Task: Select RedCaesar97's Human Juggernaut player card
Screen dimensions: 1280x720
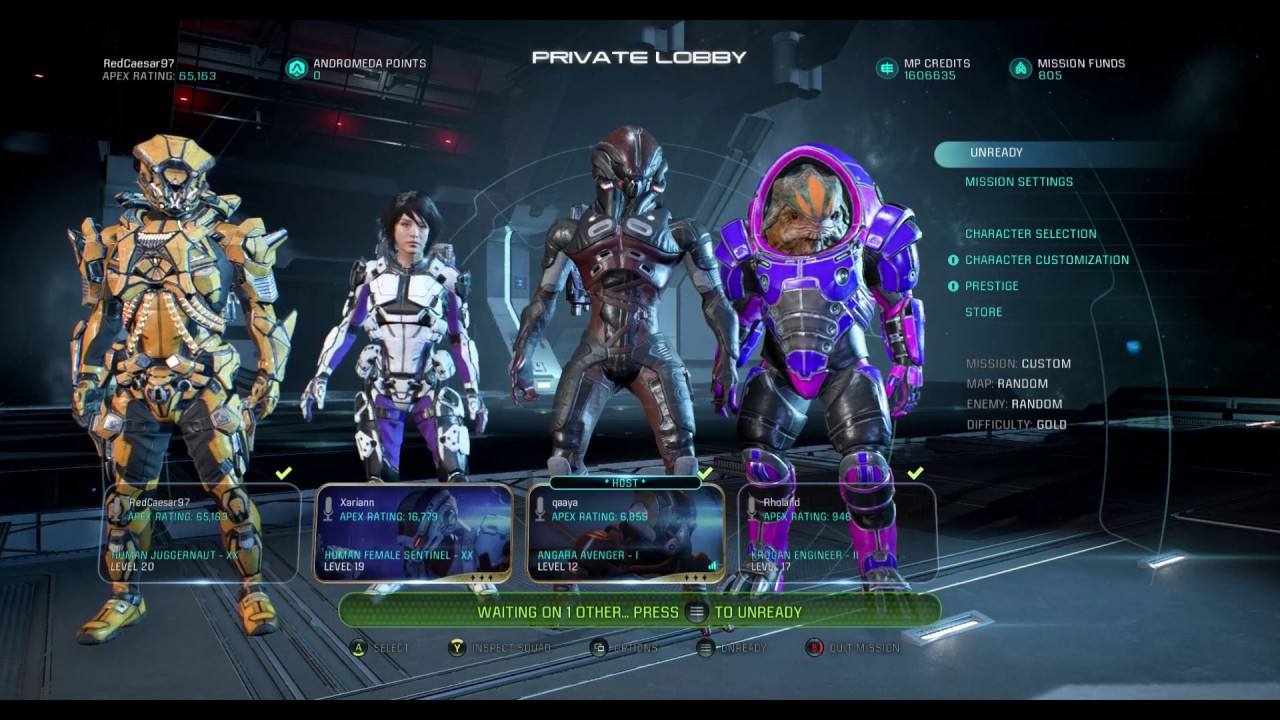Action: pyautogui.click(x=200, y=533)
